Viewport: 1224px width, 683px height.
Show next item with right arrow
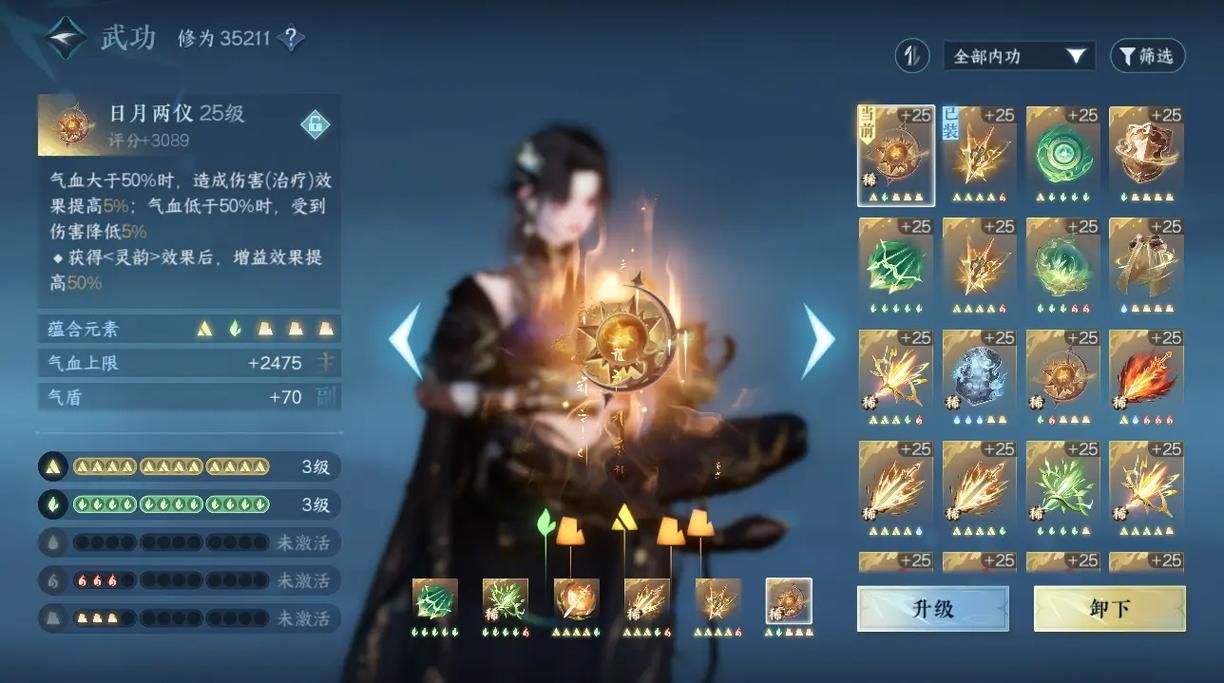[818, 340]
